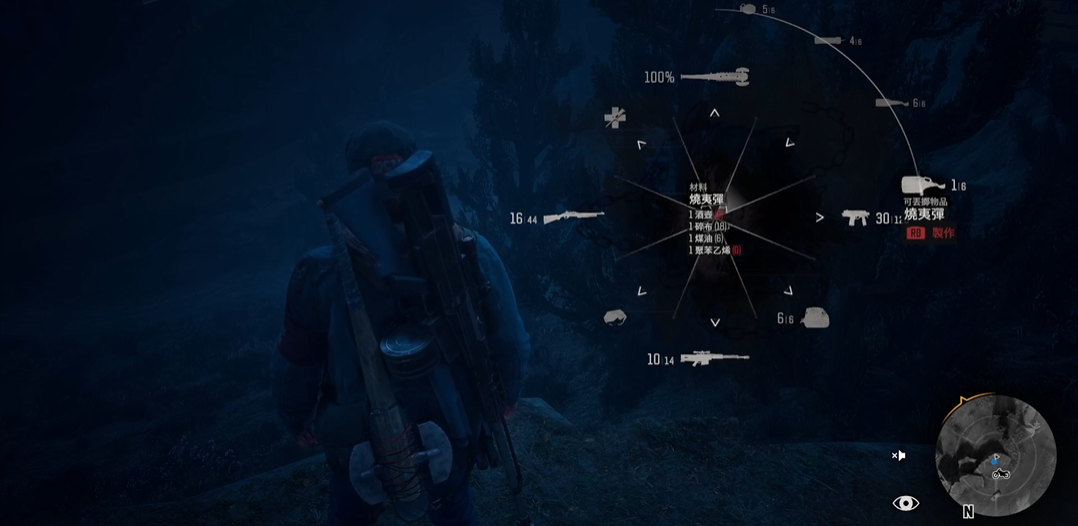Screen dimensions: 1078x526
Task: Select the pipe bomb throwable on the arc
Action: coord(890,103)
